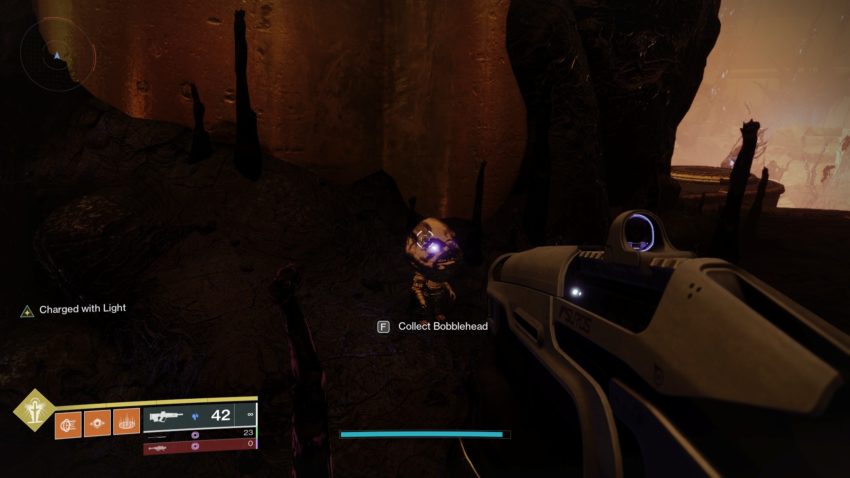Trigger the orange melee ability icon
850x478 pixels.
click(97, 422)
